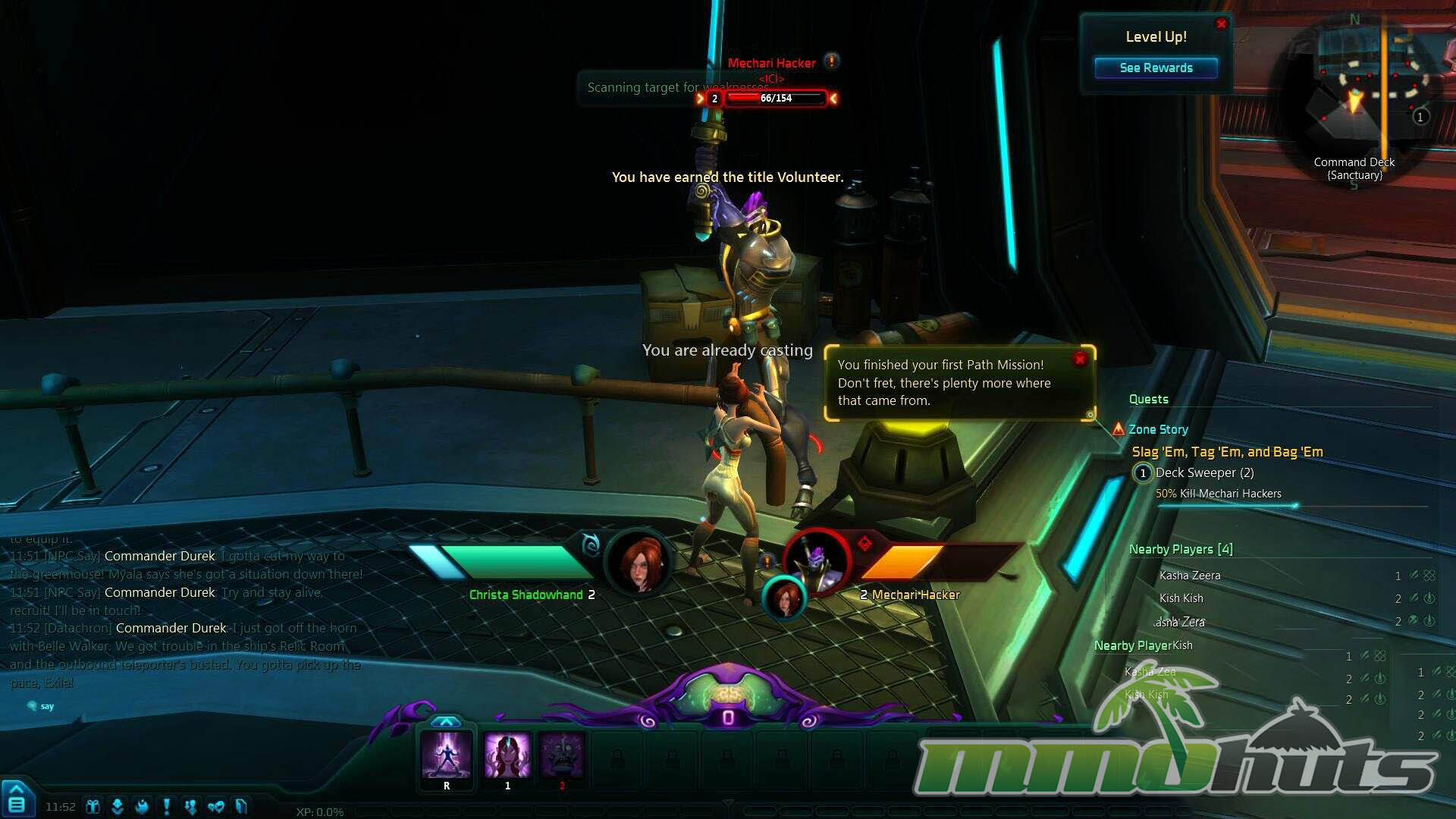Select the Mechari Hacker target portrait
The height and width of the screenshot is (819, 1456).
817,561
